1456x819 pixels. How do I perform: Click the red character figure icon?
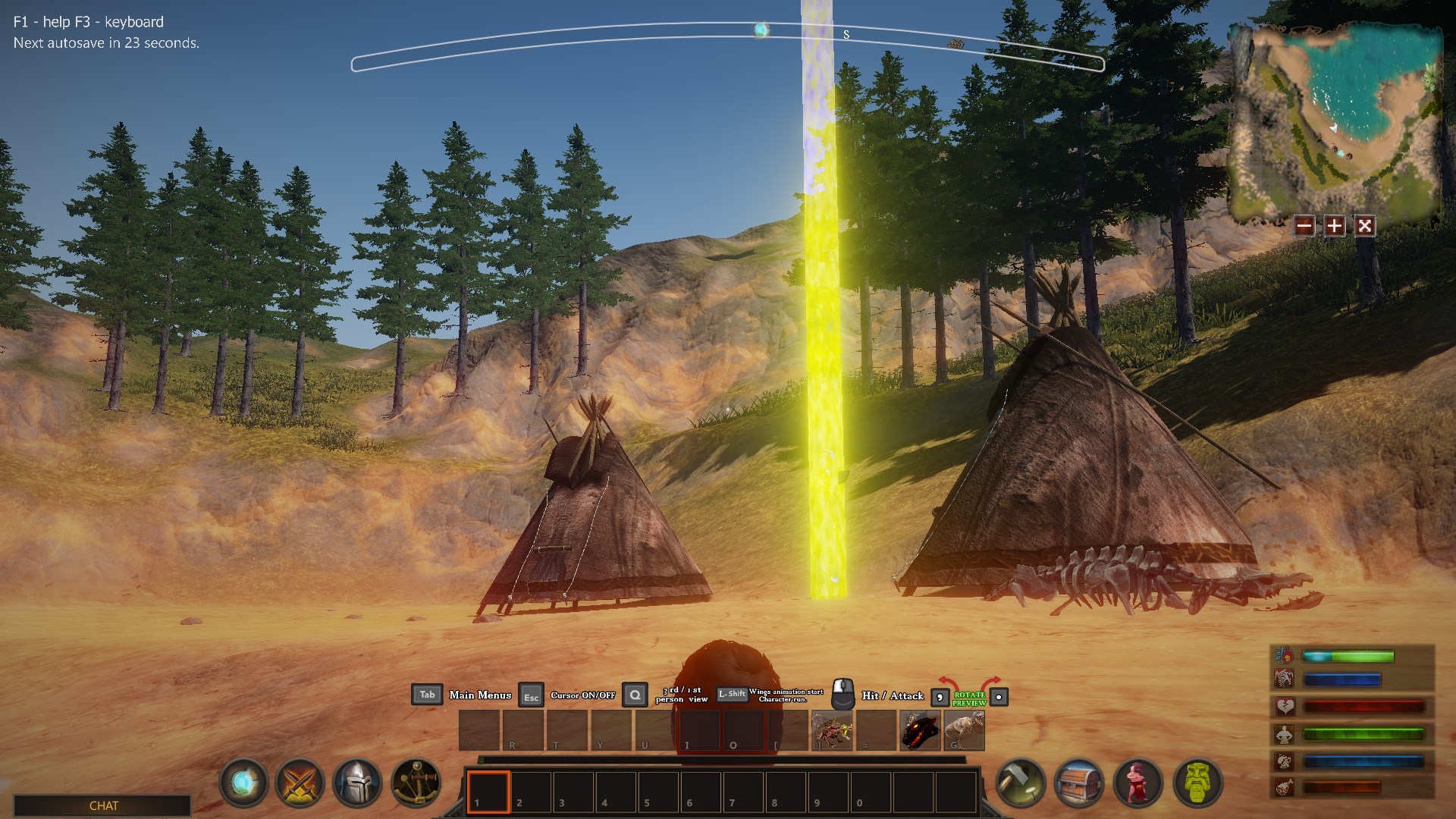tap(1138, 782)
